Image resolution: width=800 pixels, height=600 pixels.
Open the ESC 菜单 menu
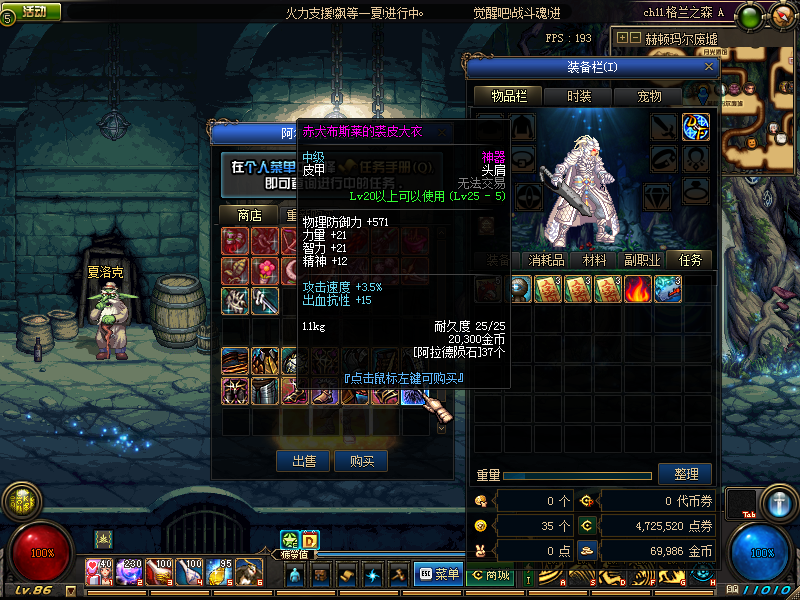coord(438,574)
